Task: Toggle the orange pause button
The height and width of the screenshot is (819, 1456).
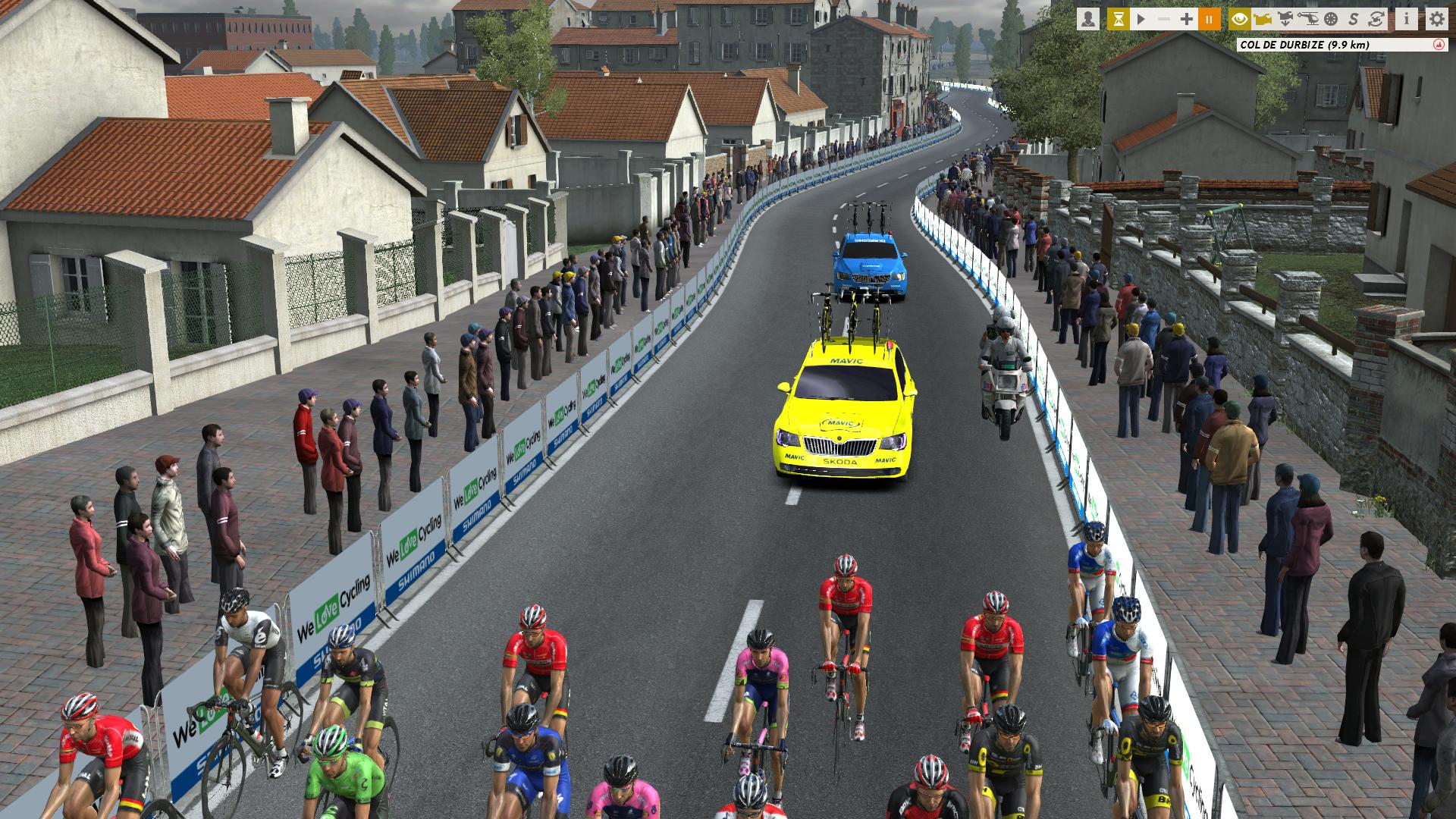Action: 1210,19
